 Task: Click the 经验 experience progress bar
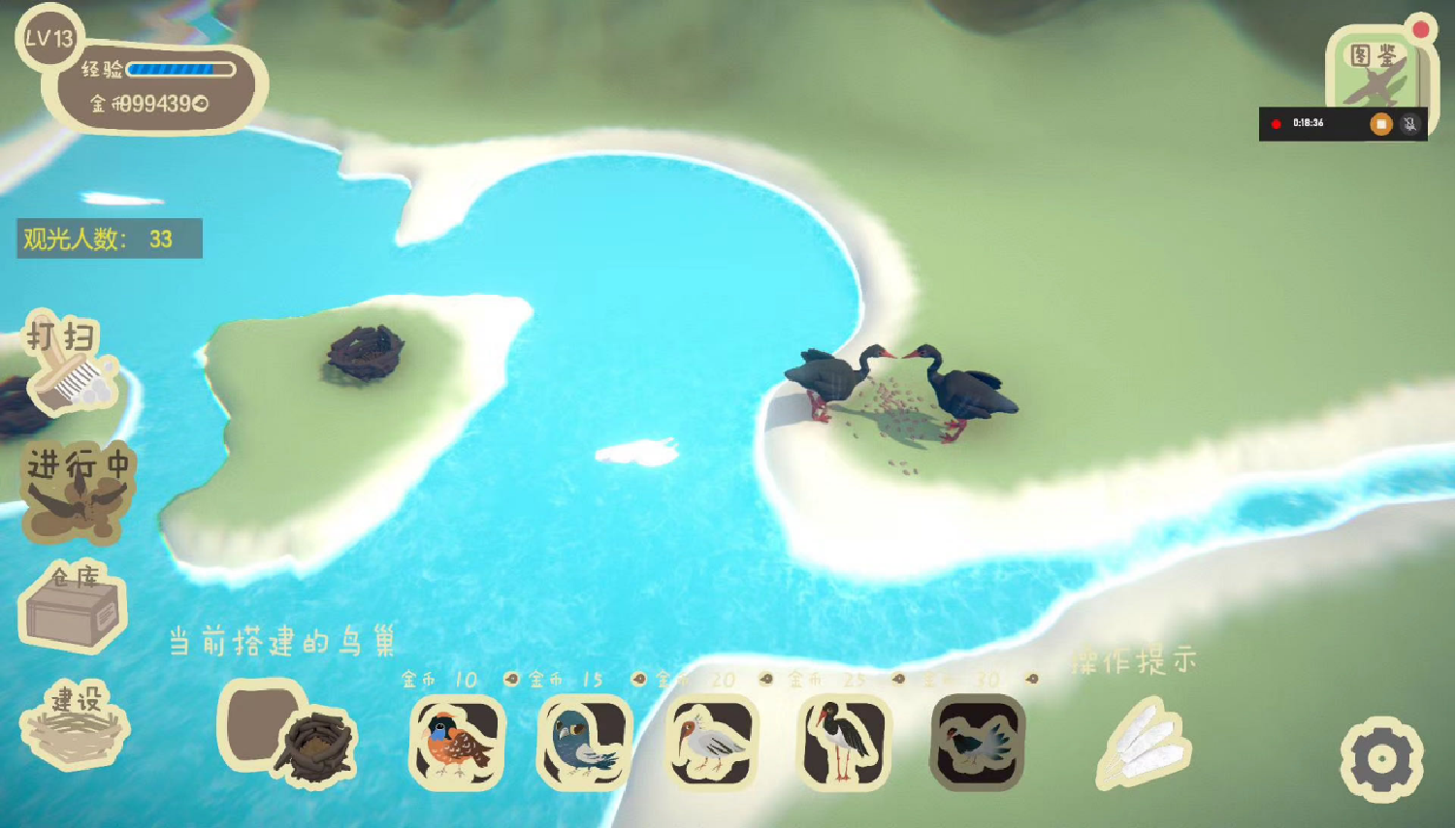pyautogui.click(x=179, y=69)
